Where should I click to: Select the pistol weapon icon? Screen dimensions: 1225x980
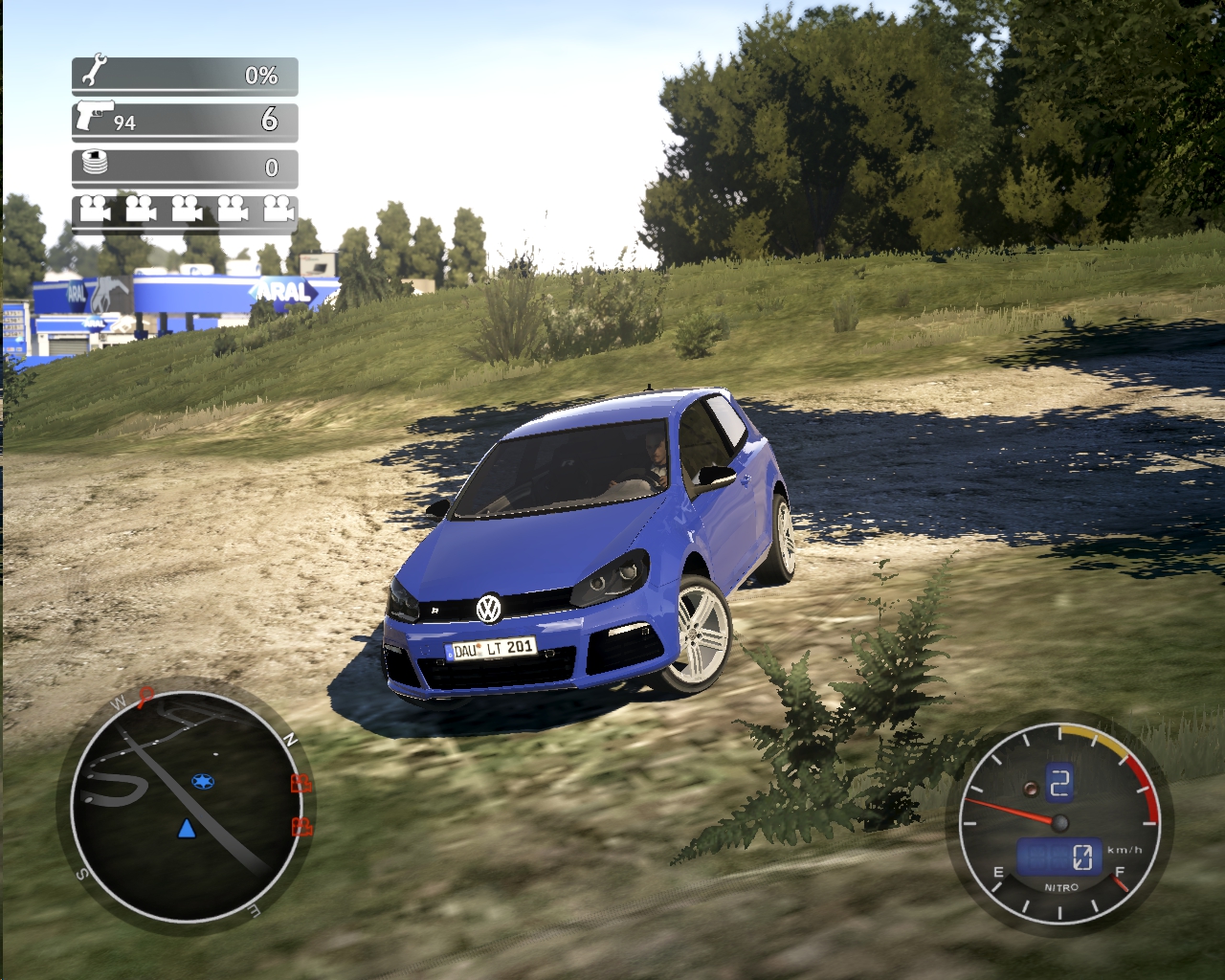[93, 115]
